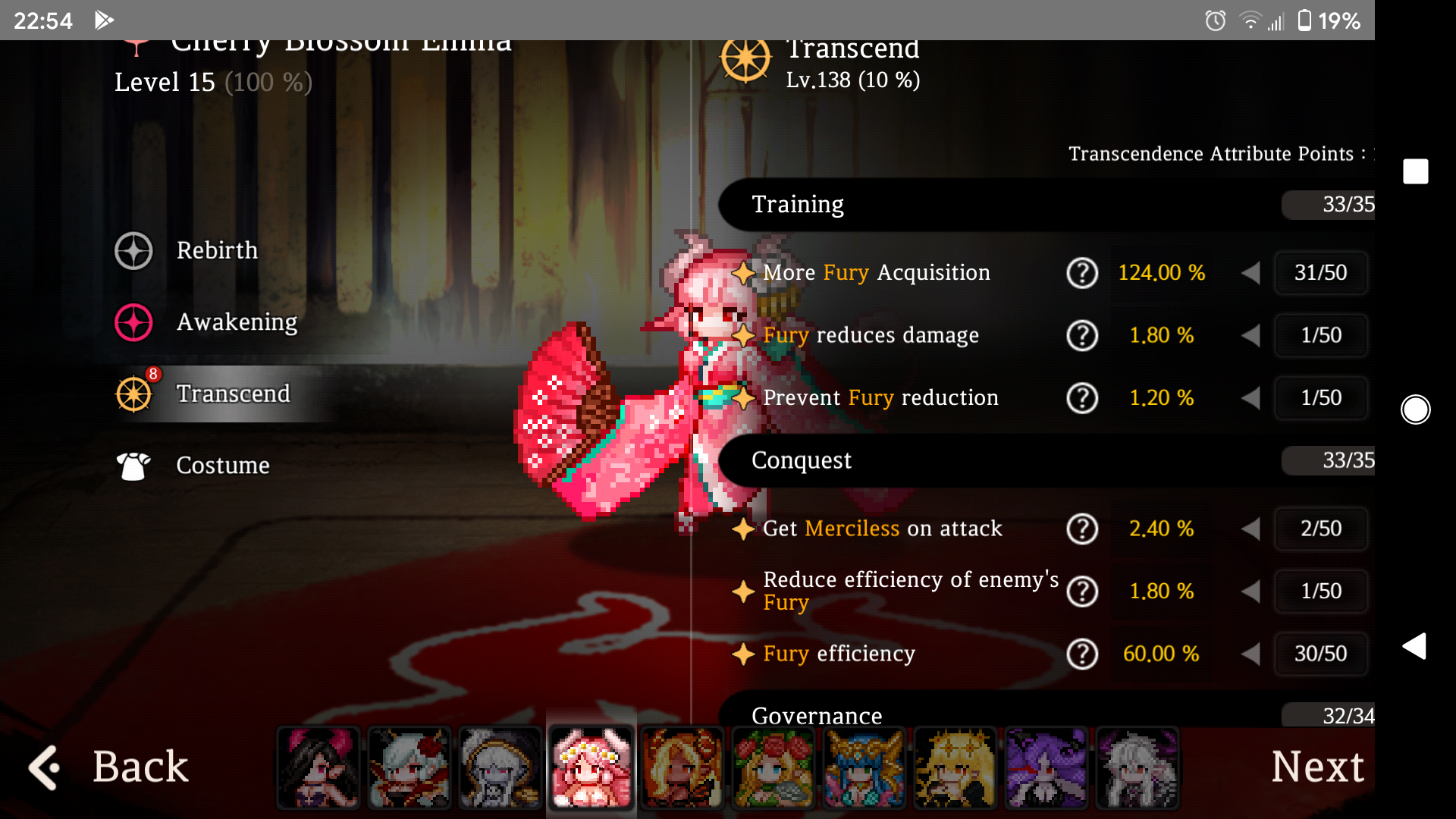Tap the Android back triangle button
This screenshot has width=1456, height=819.
[x=1415, y=646]
